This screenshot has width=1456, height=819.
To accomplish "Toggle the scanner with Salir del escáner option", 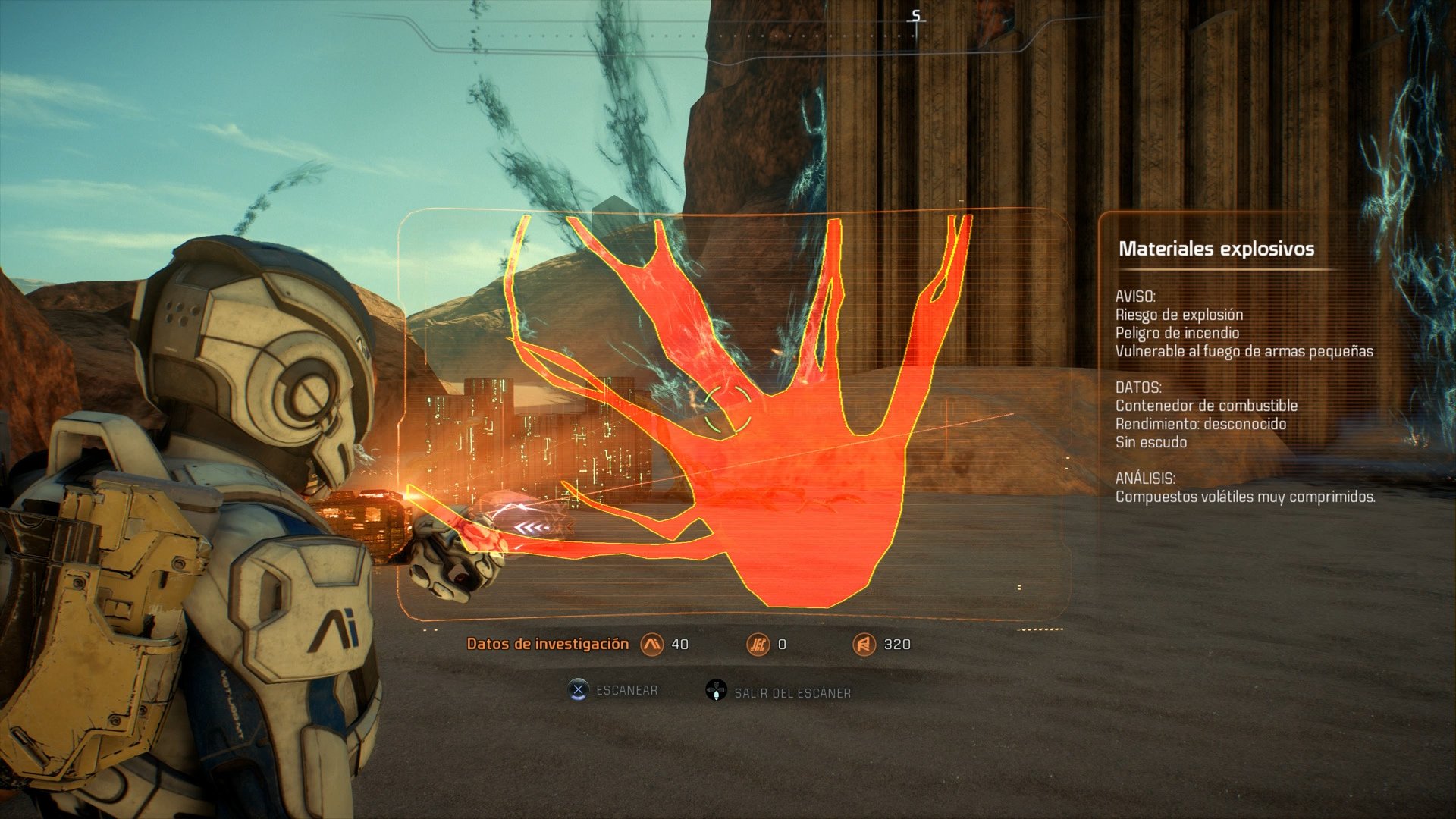I will pyautogui.click(x=791, y=692).
